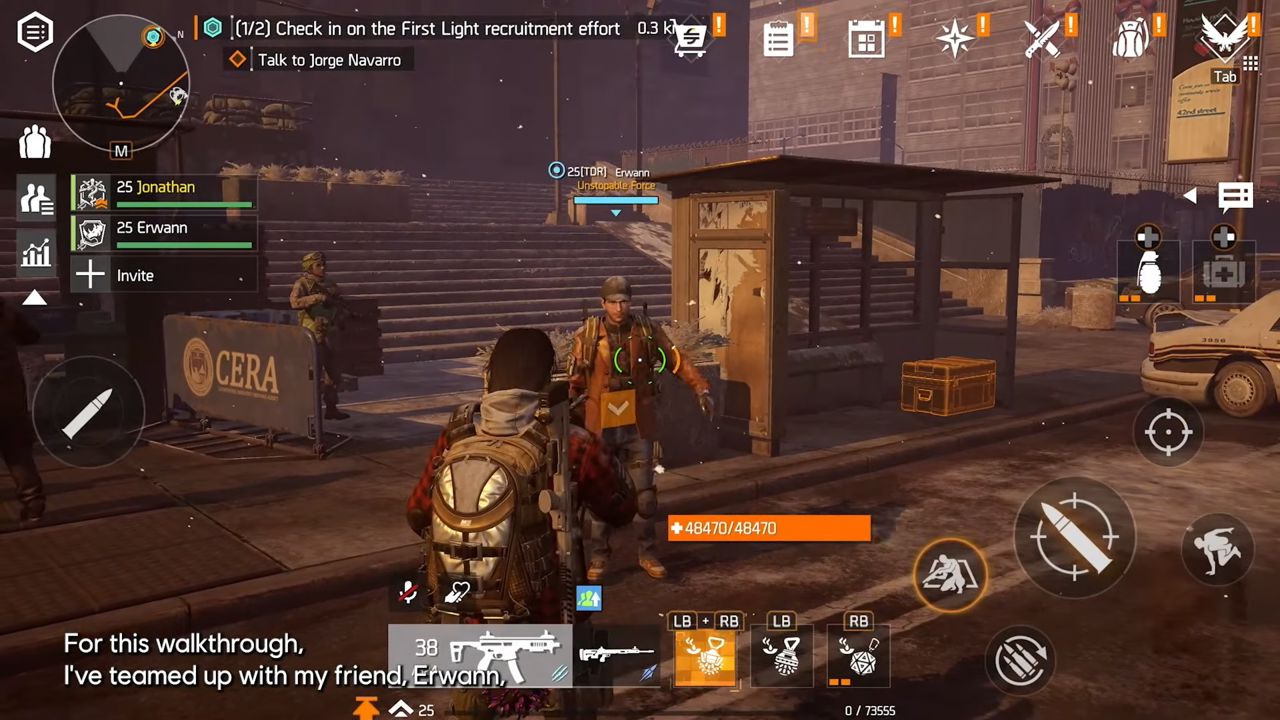The image size is (1280, 720).
Task: Fire with the large bullet button
Action: pyautogui.click(x=1074, y=537)
